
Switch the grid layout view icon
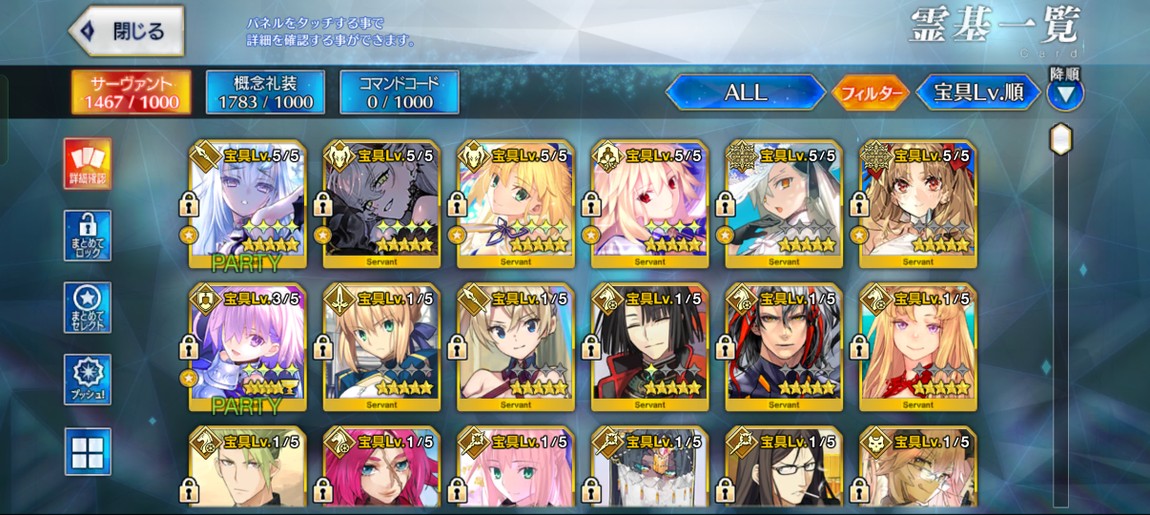pos(87,452)
